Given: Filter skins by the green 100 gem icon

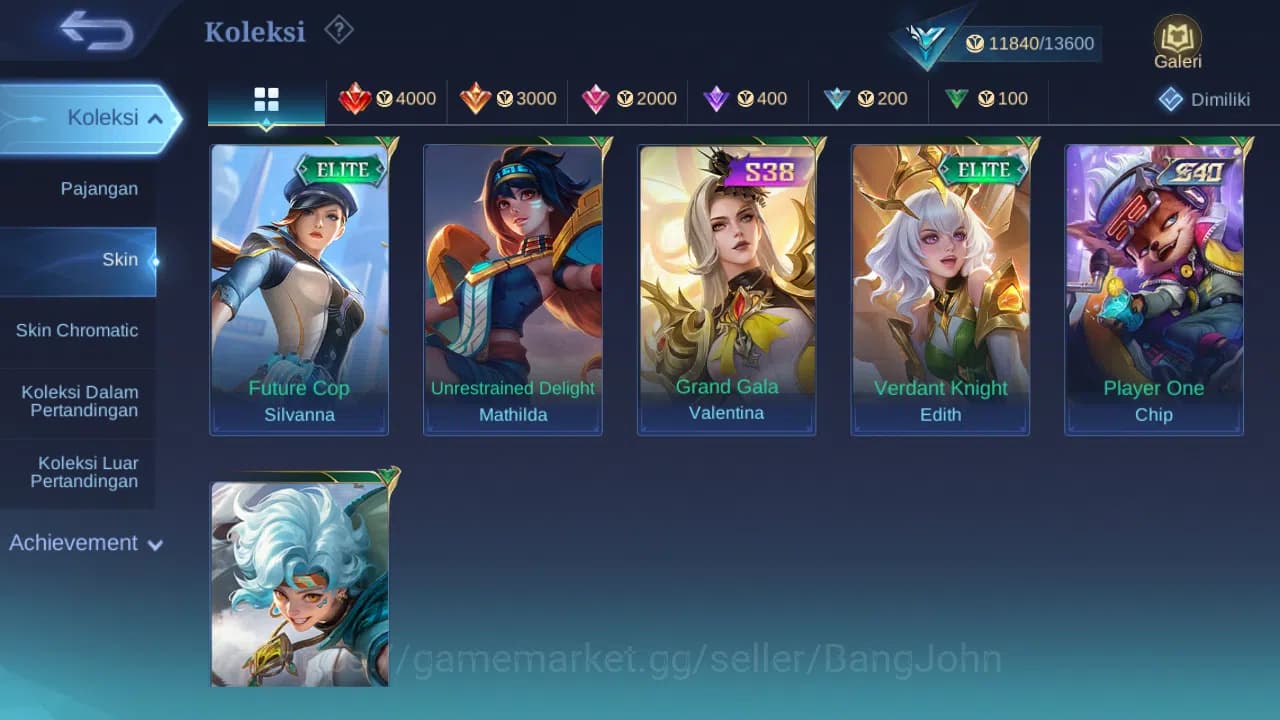Looking at the screenshot, I should click(x=957, y=98).
